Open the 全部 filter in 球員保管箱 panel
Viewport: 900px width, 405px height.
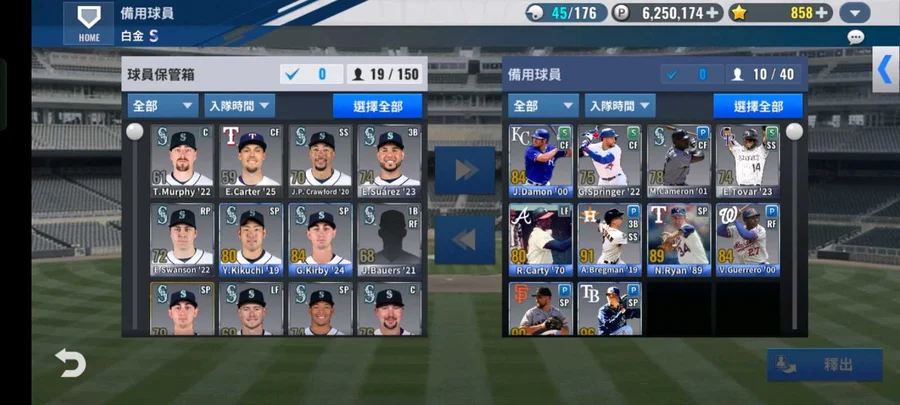(162, 106)
